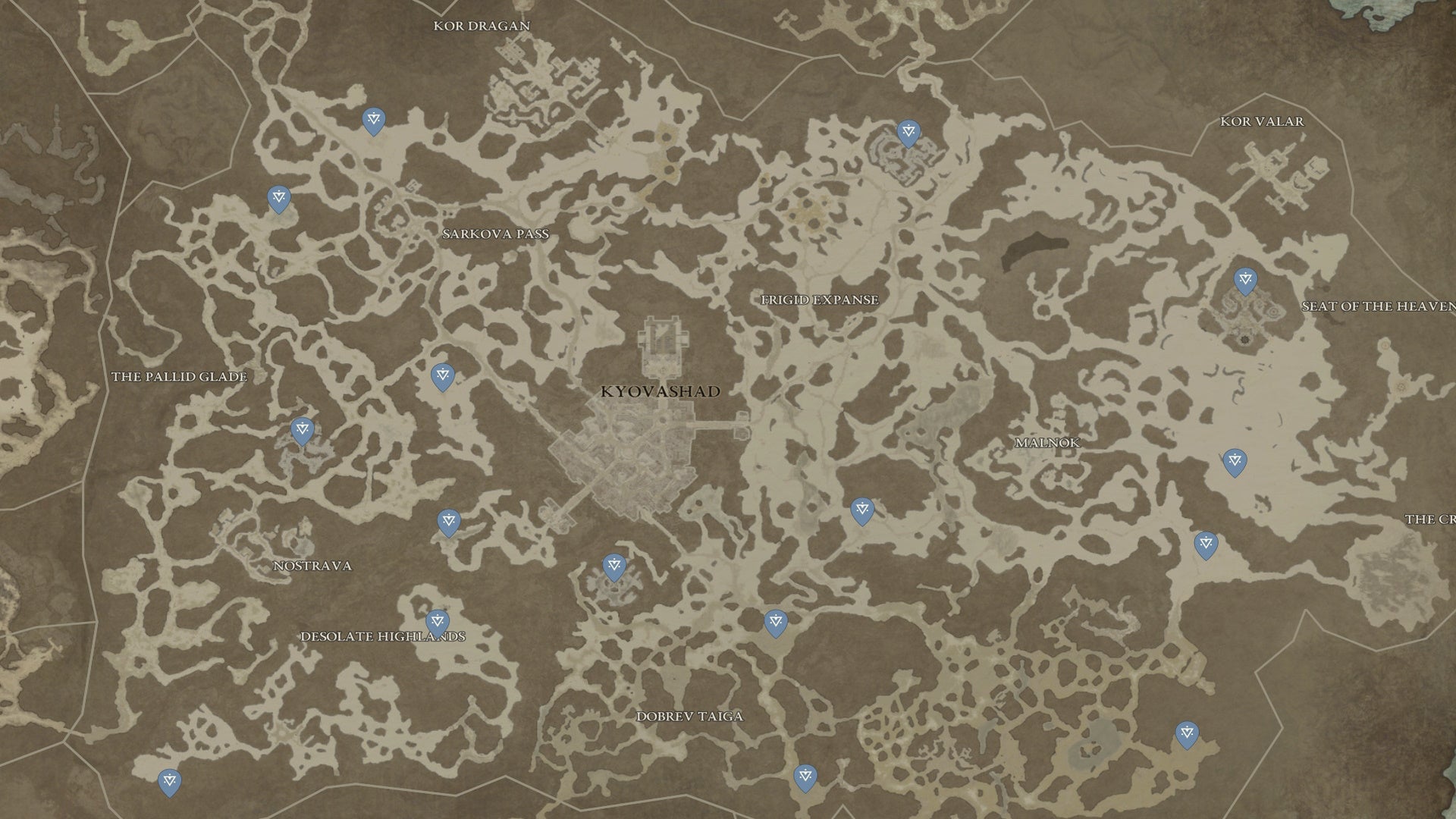The image size is (1456, 819).
Task: Click the Kyovashad city label
Action: (660, 392)
